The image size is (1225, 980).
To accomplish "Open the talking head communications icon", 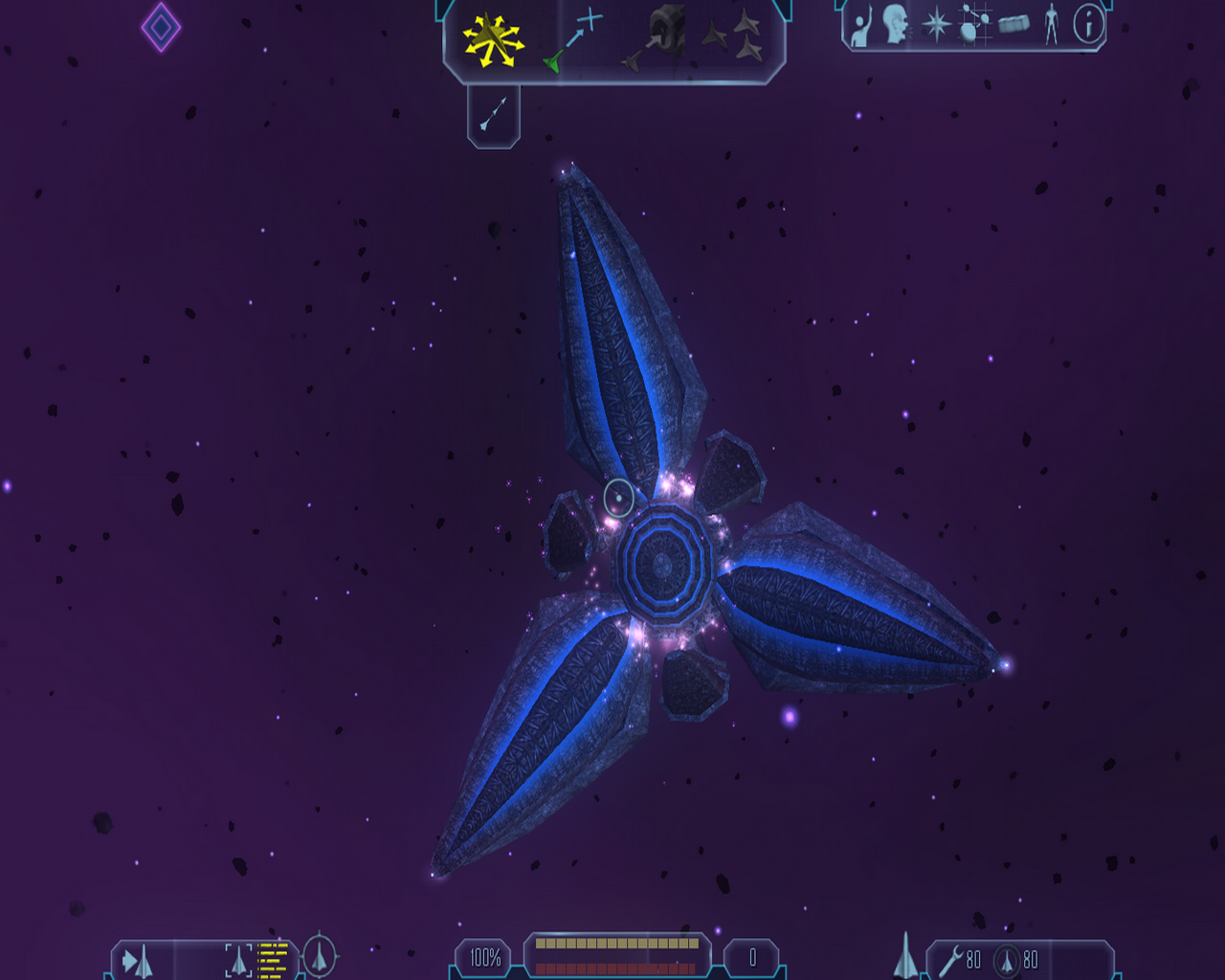I will click(x=896, y=25).
